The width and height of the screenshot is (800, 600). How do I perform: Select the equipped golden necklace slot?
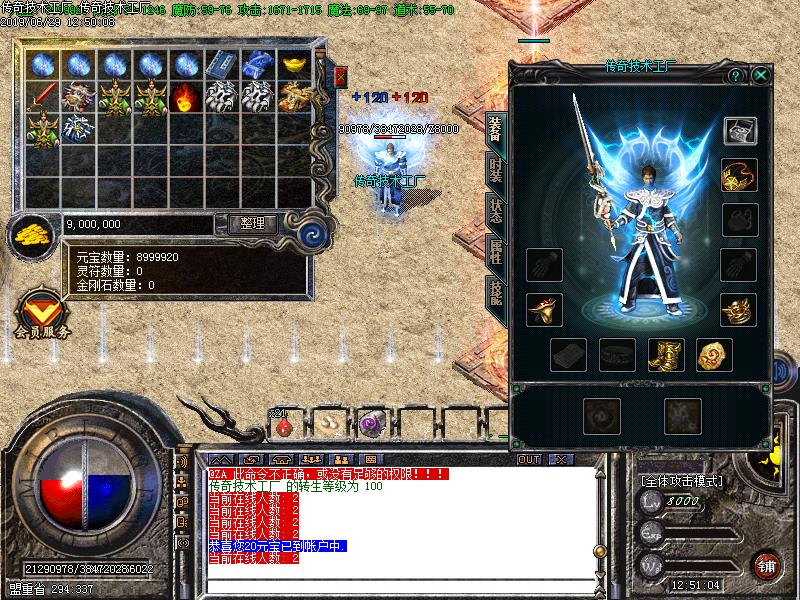point(740,174)
